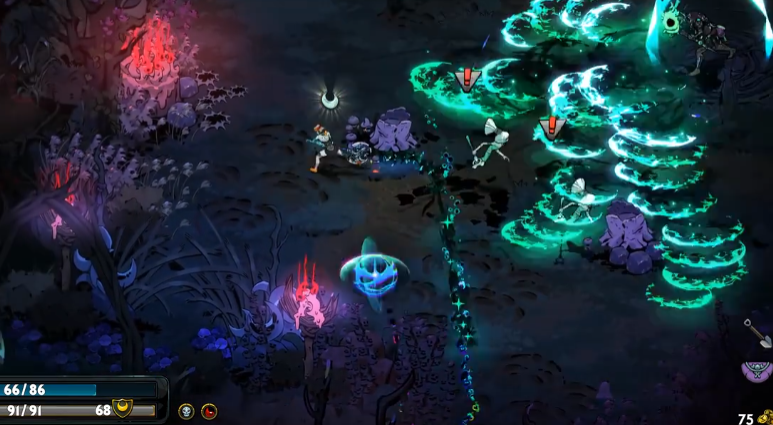This screenshot has width=773, height=425.
Task: Click the crescent moon armor shield icon
Action: [124, 409]
